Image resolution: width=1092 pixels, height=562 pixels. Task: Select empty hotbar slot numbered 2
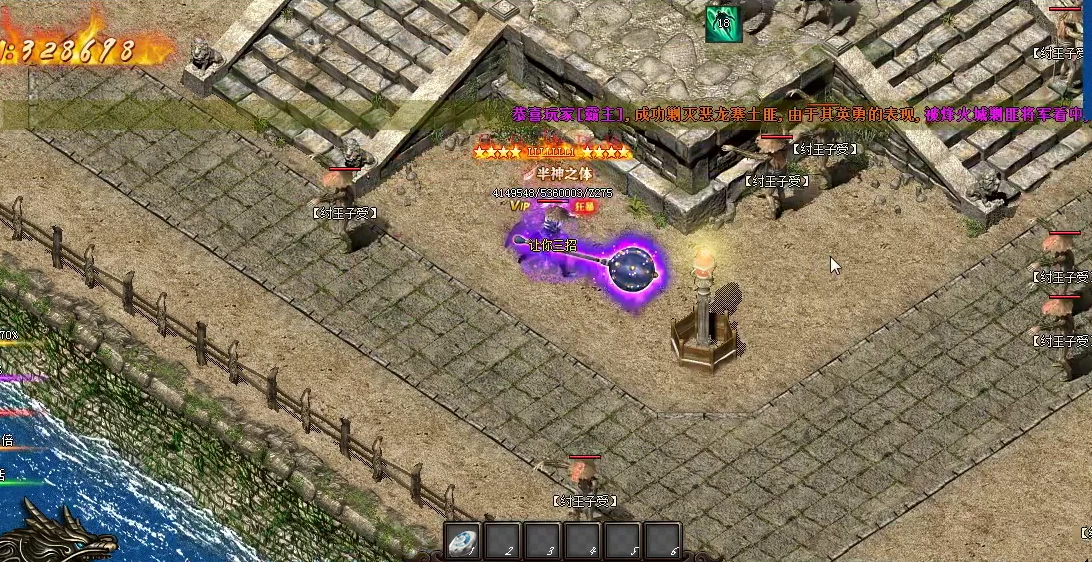[x=503, y=541]
